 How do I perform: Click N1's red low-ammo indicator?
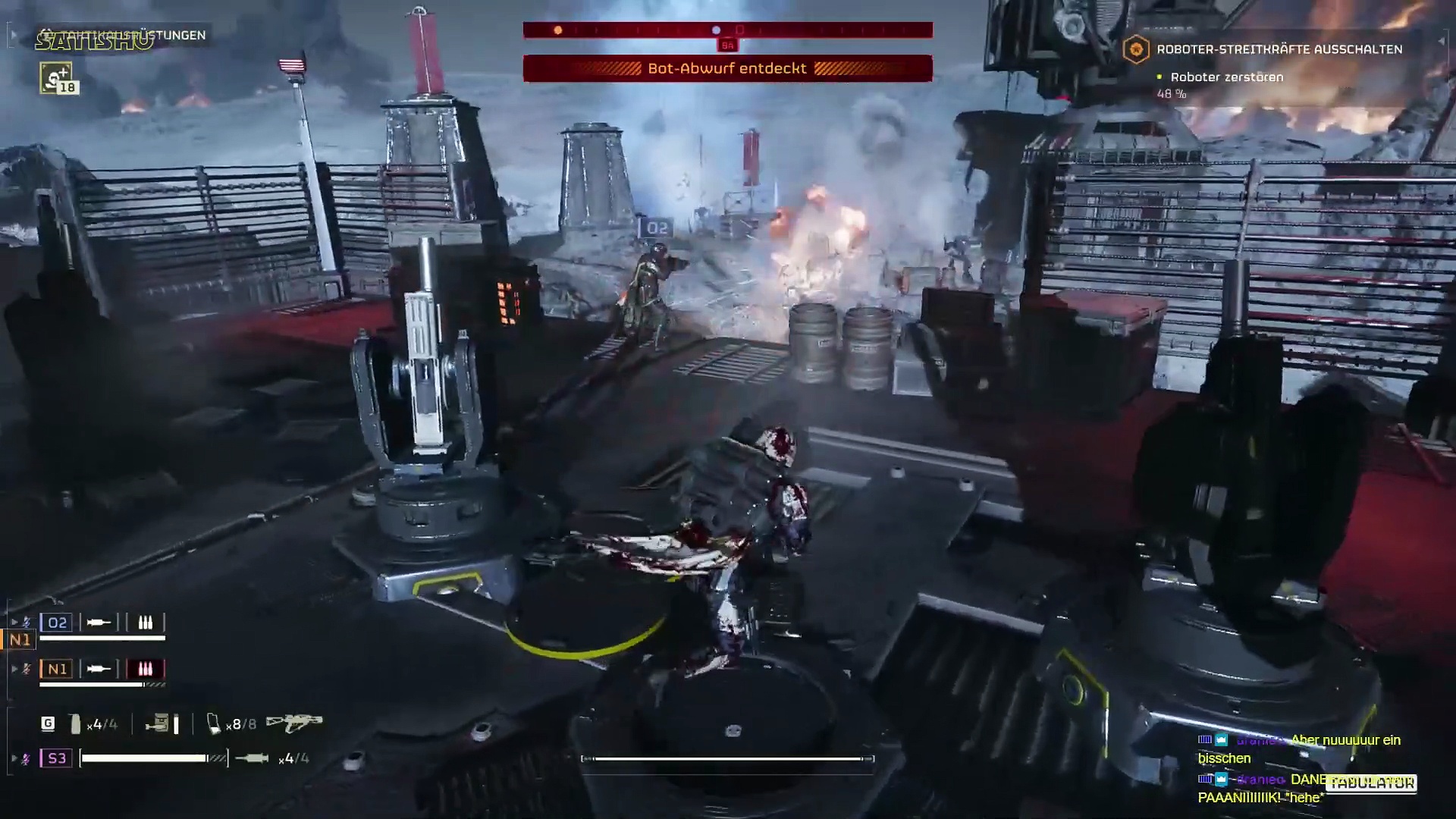pyautogui.click(x=145, y=669)
